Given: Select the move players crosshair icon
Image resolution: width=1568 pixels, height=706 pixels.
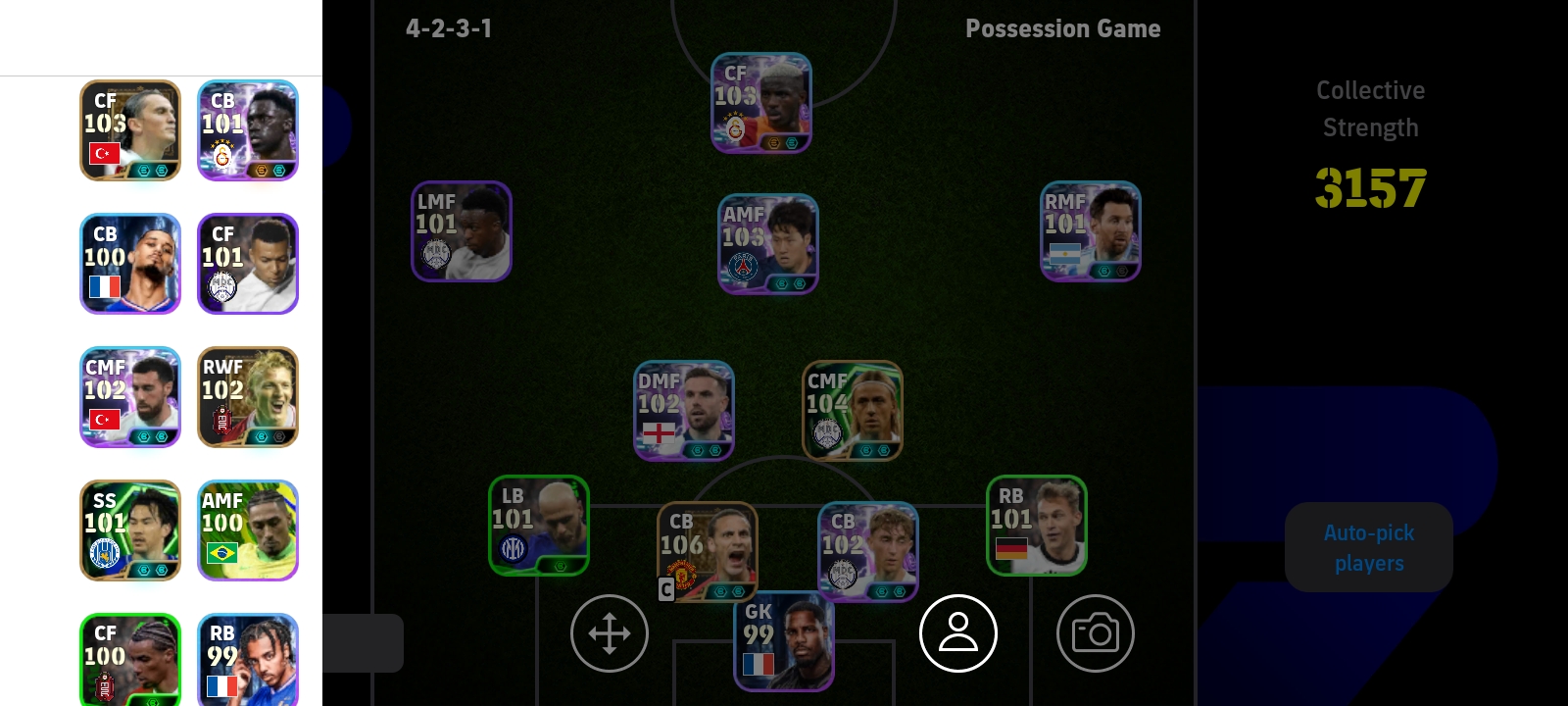Looking at the screenshot, I should tap(609, 633).
